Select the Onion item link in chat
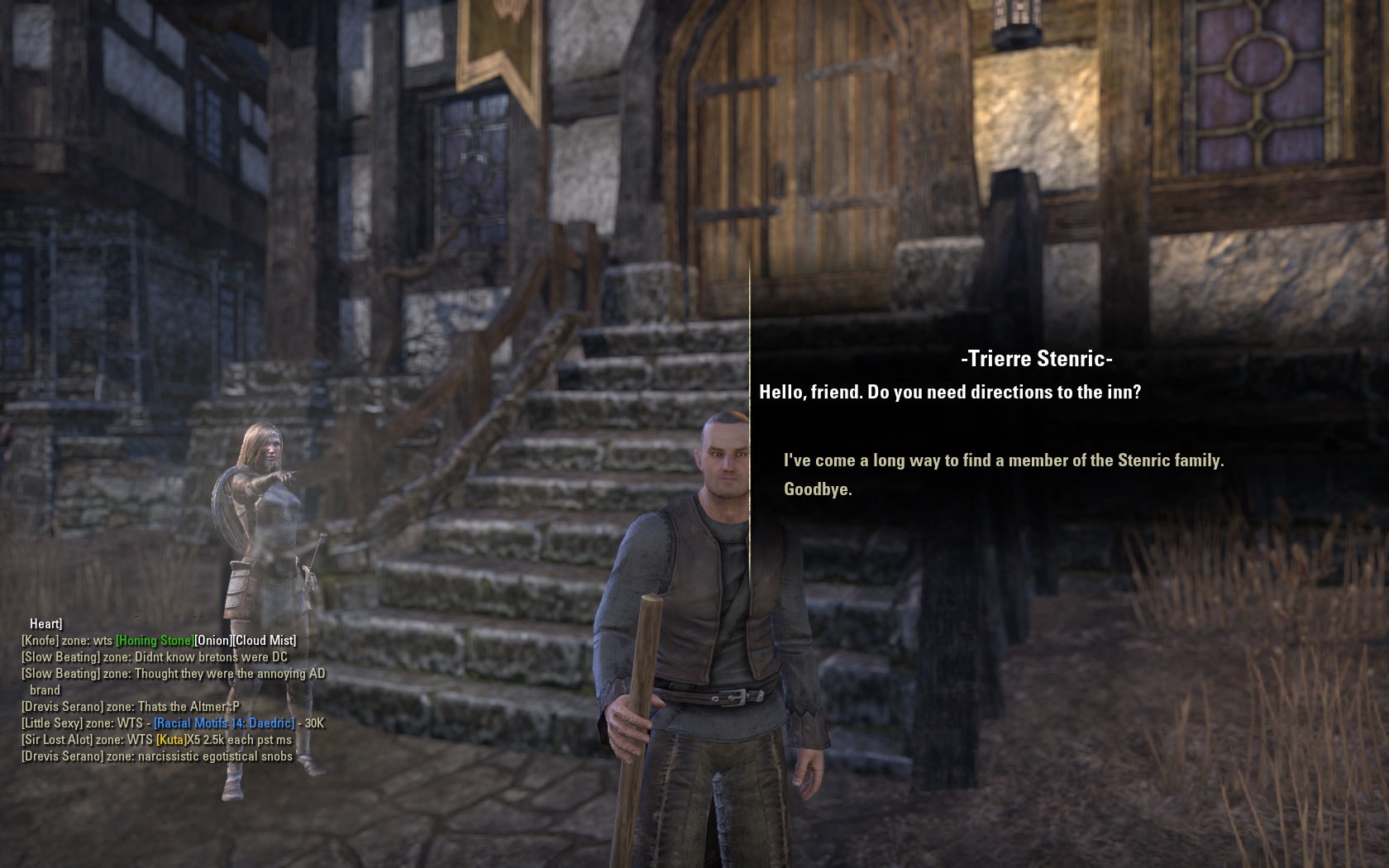 coord(213,641)
